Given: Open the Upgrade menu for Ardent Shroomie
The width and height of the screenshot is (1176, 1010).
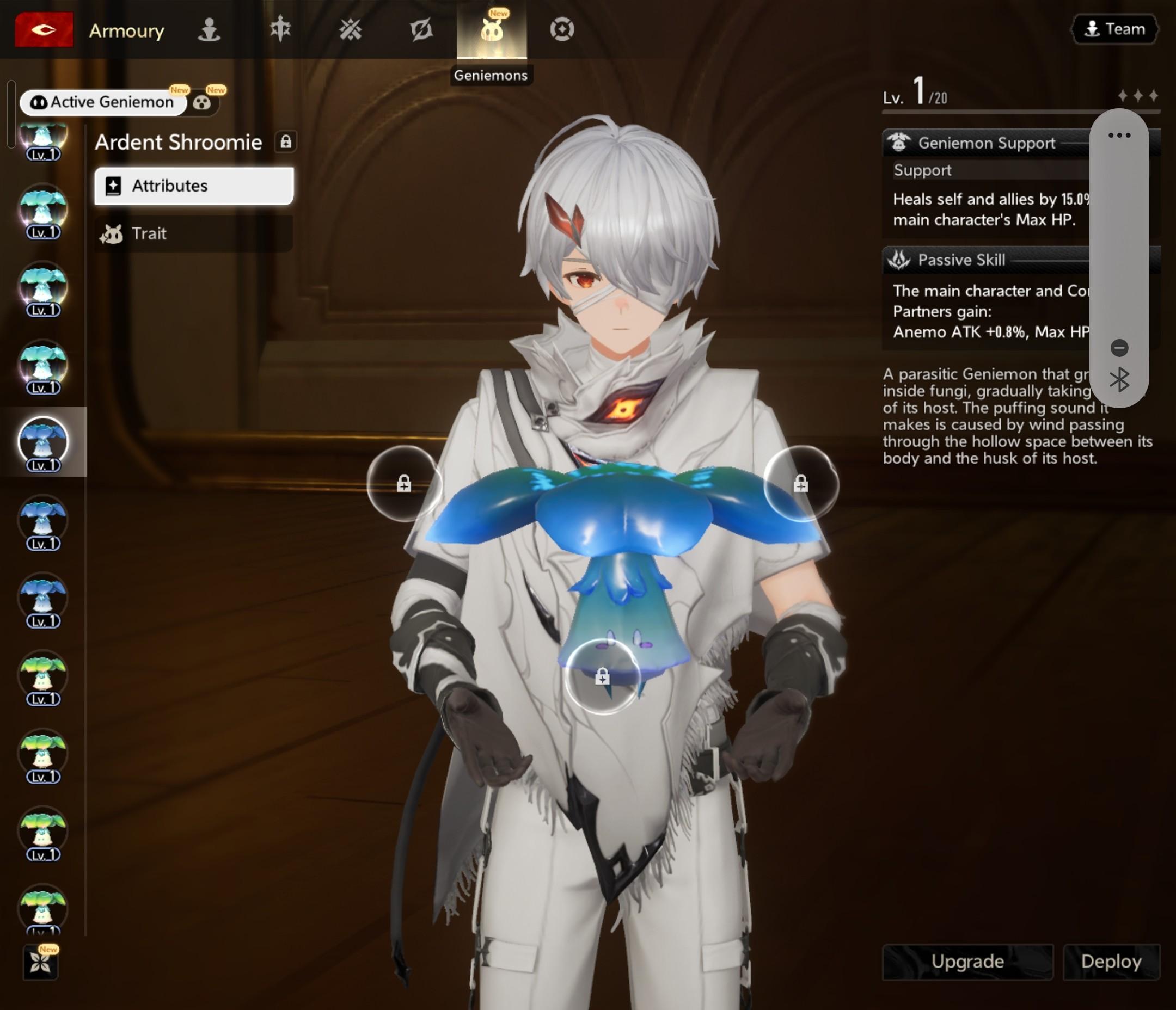Looking at the screenshot, I should coord(967,962).
